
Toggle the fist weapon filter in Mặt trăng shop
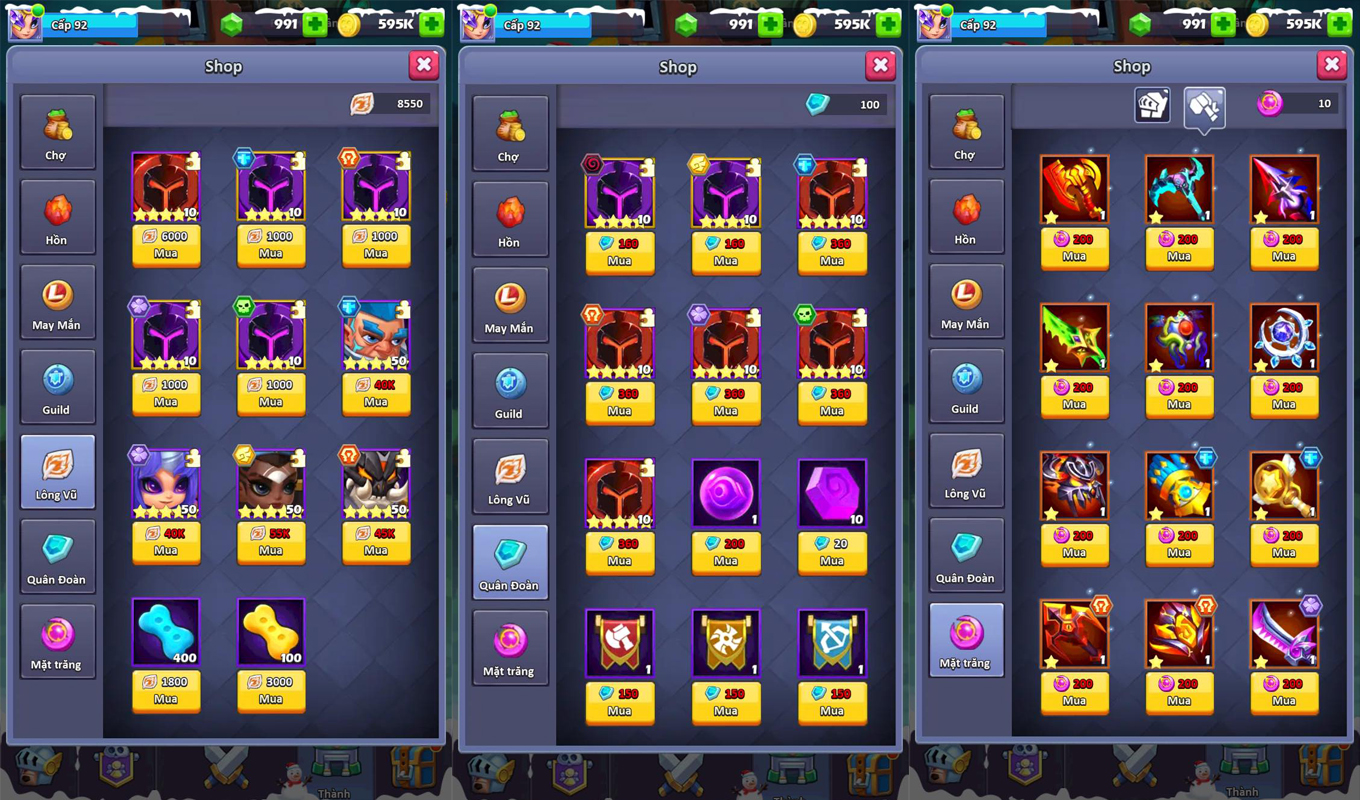(x=1203, y=104)
